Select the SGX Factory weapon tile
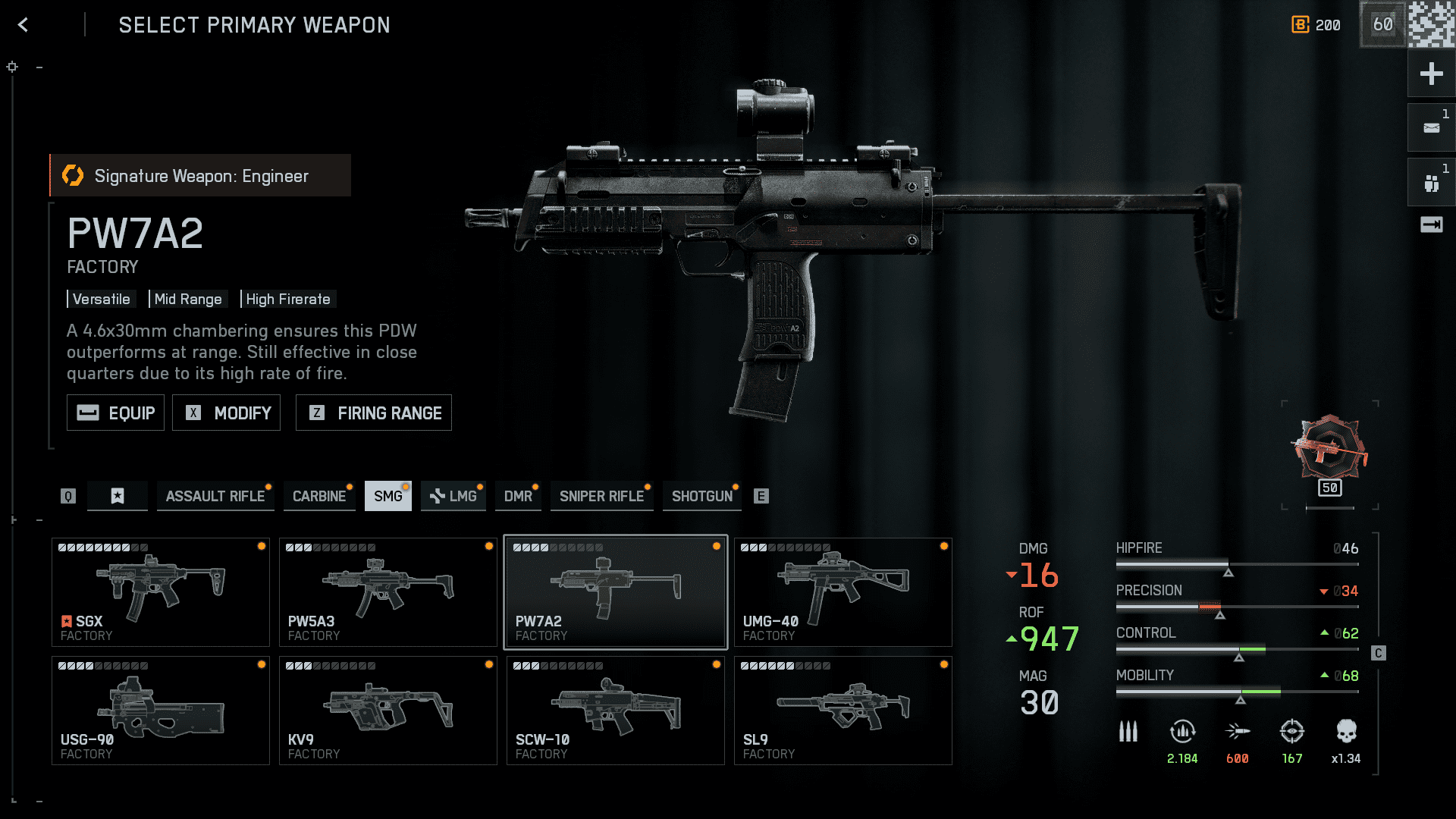Image resolution: width=1456 pixels, height=819 pixels. tap(161, 592)
